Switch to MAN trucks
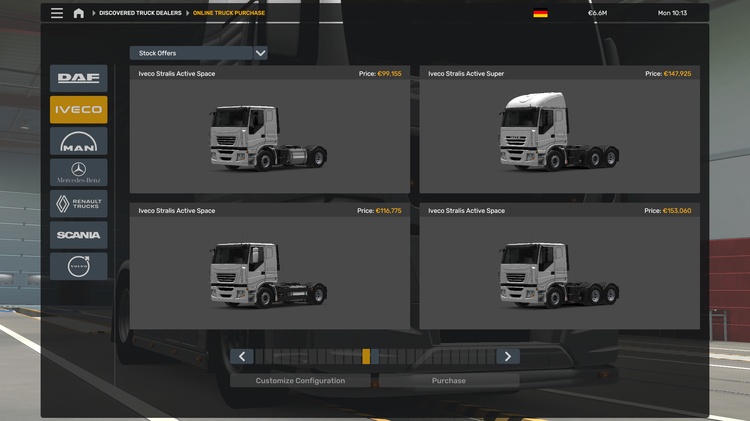The height and width of the screenshot is (421, 750). click(79, 142)
